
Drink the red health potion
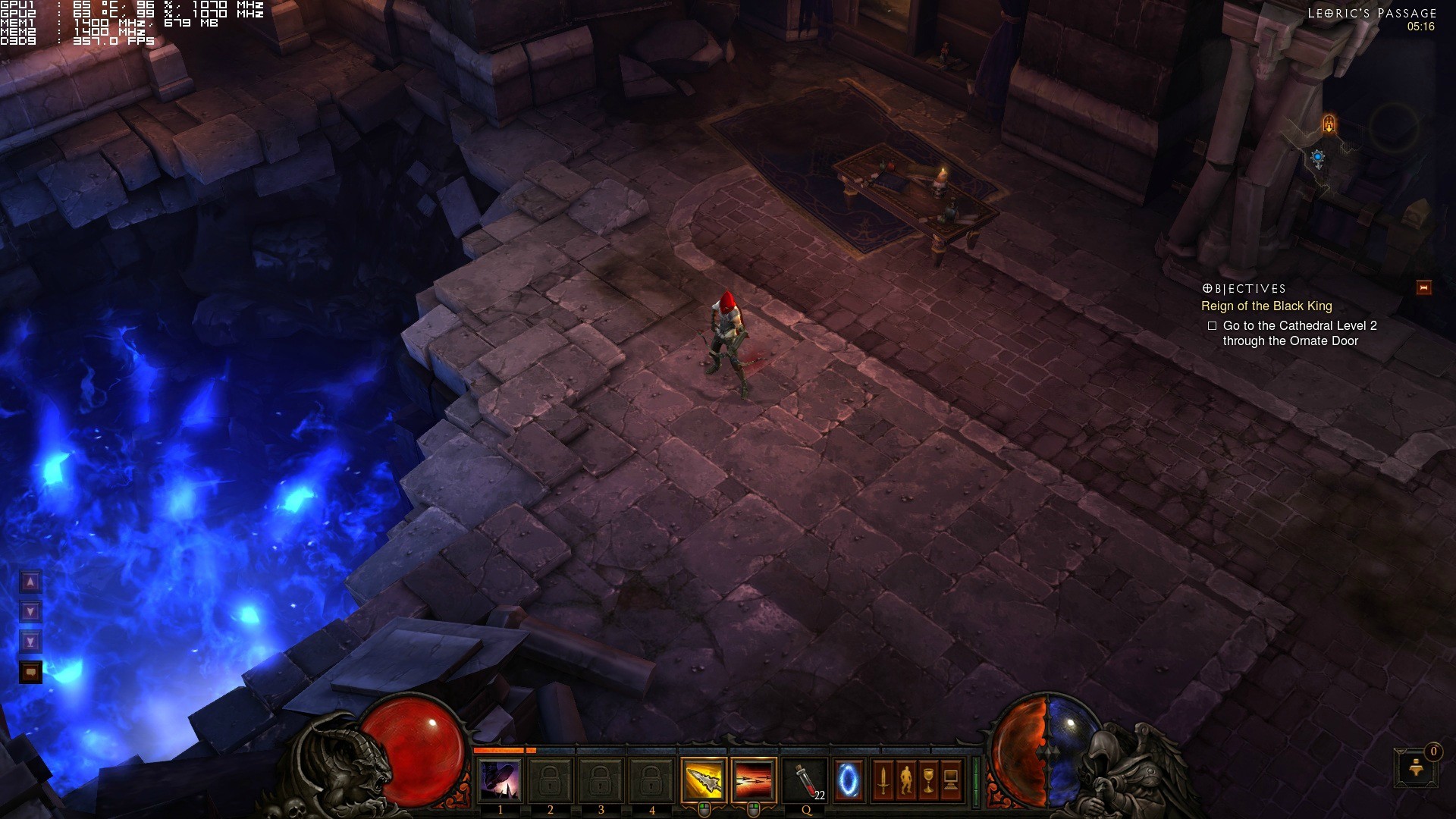805,780
